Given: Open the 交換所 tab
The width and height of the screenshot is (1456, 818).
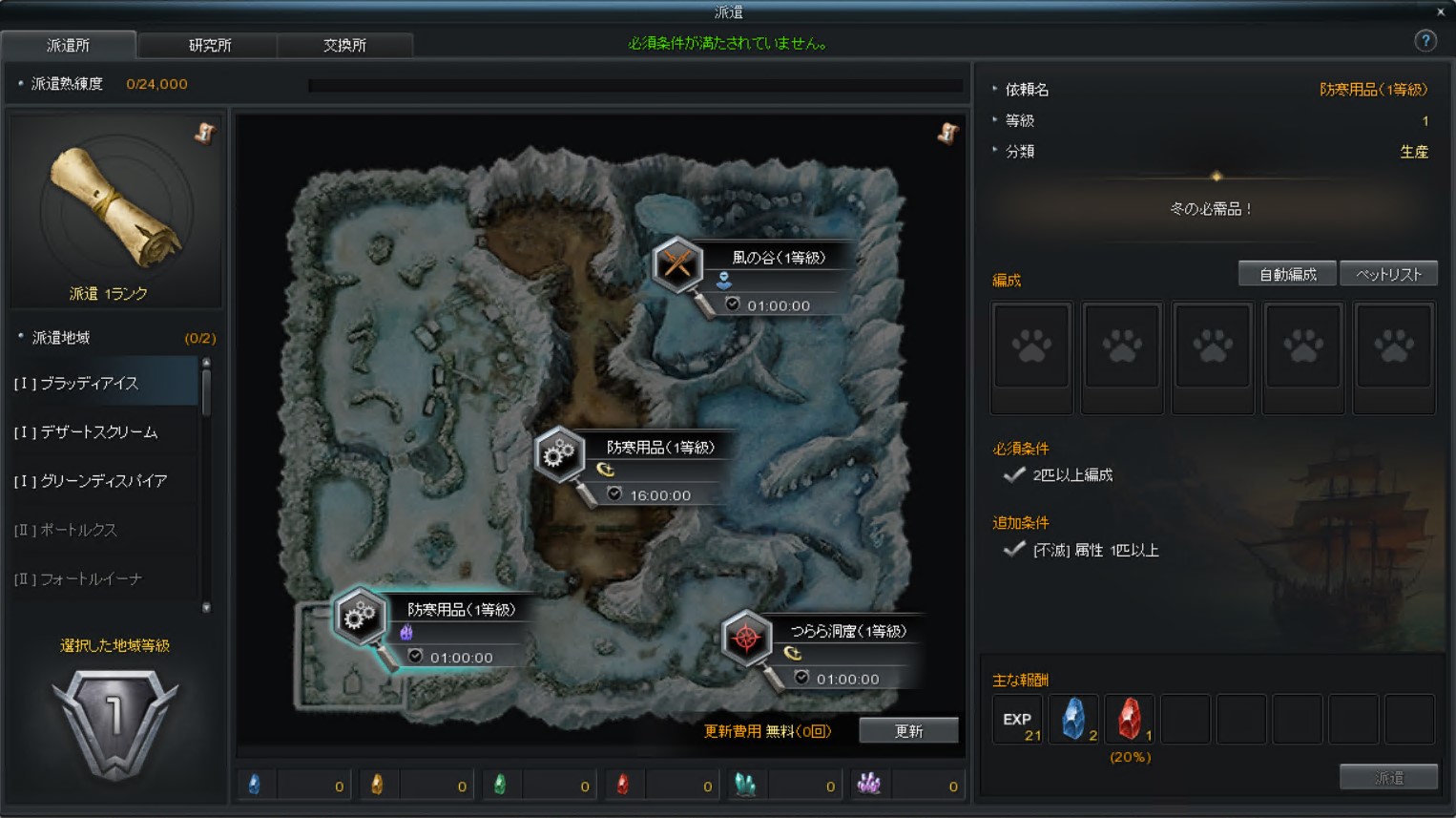Looking at the screenshot, I should pos(344,45).
